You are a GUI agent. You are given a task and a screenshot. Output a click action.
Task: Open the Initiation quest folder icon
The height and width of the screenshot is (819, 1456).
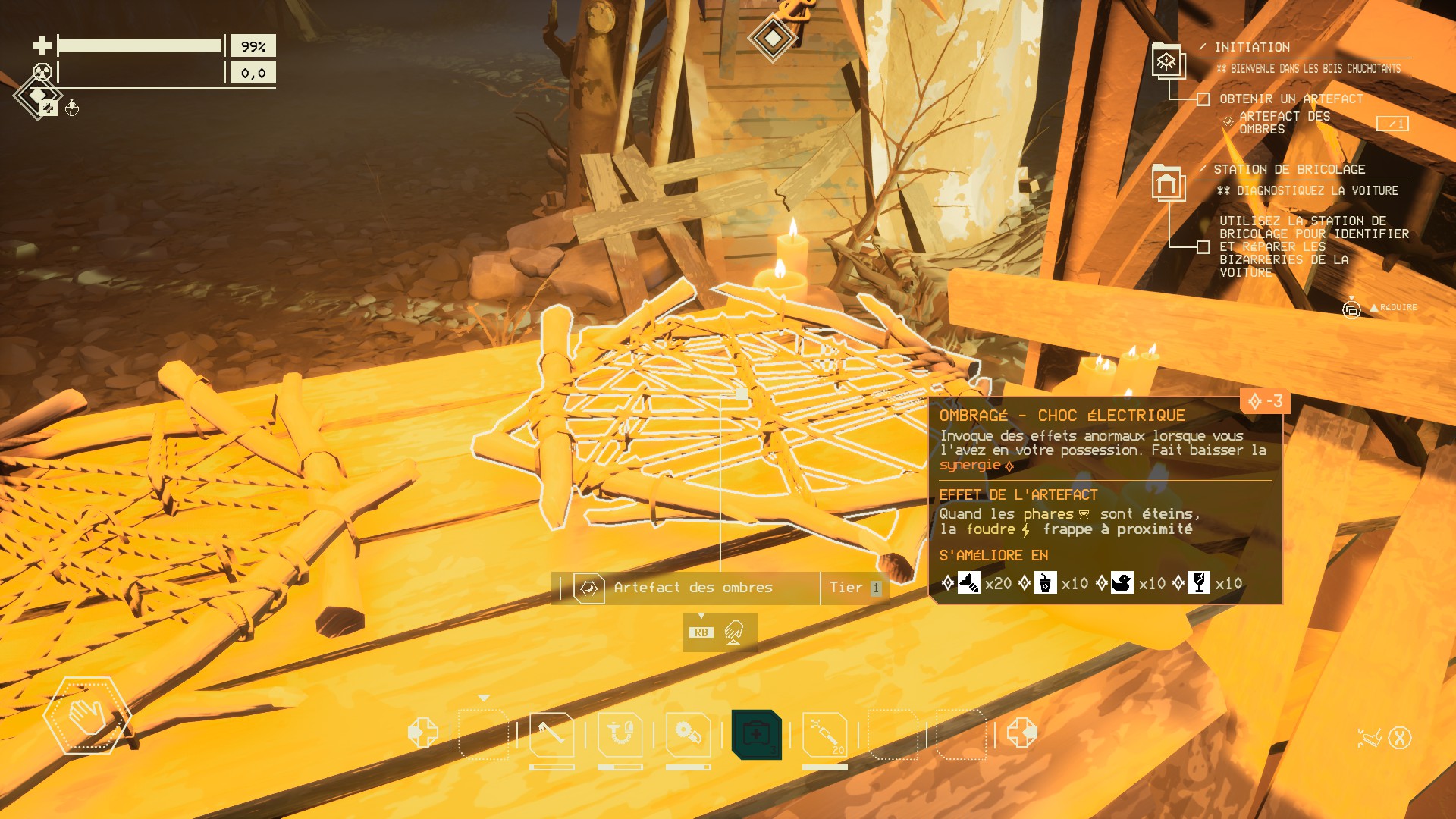coord(1167,61)
